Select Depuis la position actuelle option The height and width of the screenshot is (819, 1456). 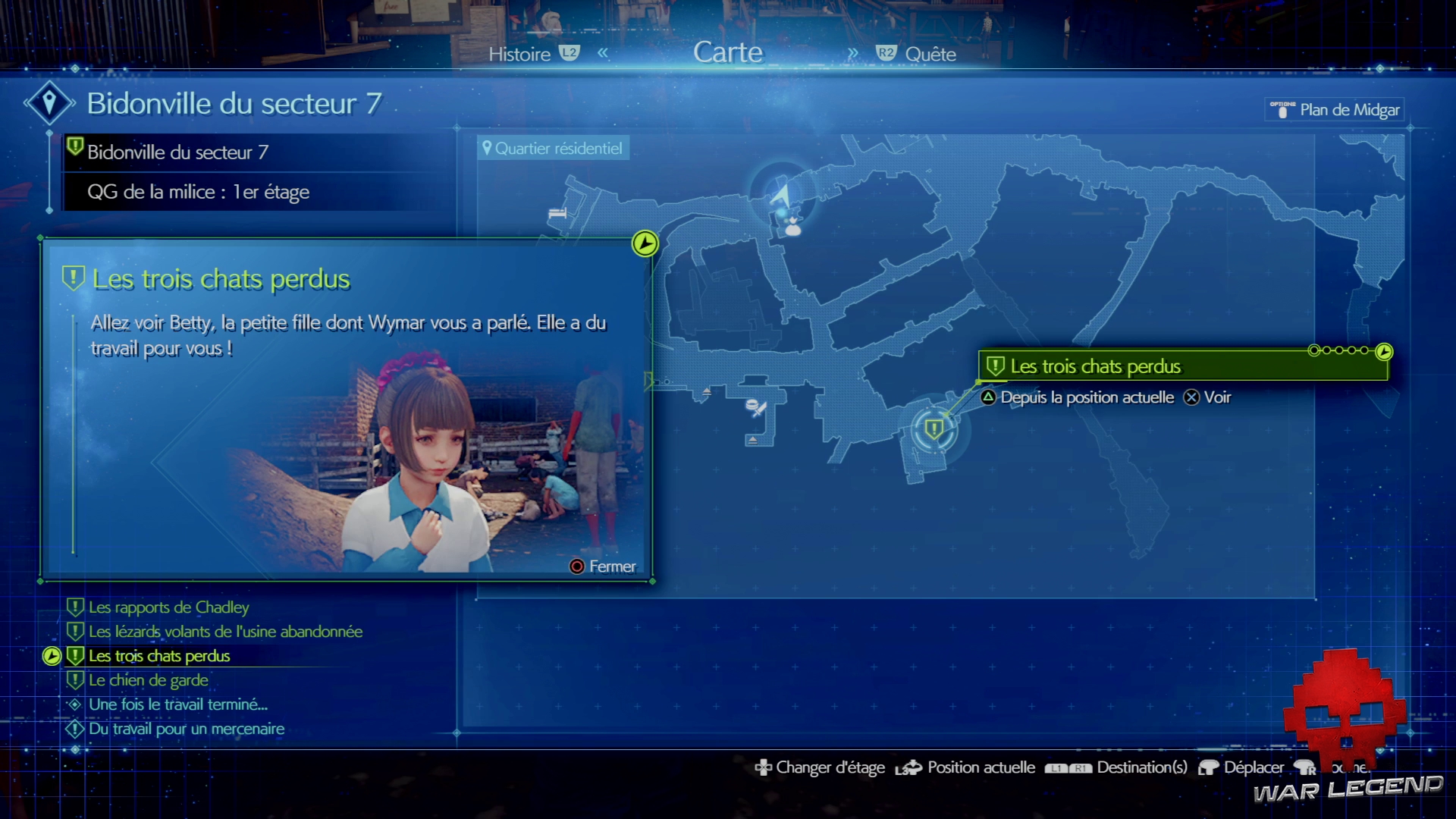(x=1086, y=397)
